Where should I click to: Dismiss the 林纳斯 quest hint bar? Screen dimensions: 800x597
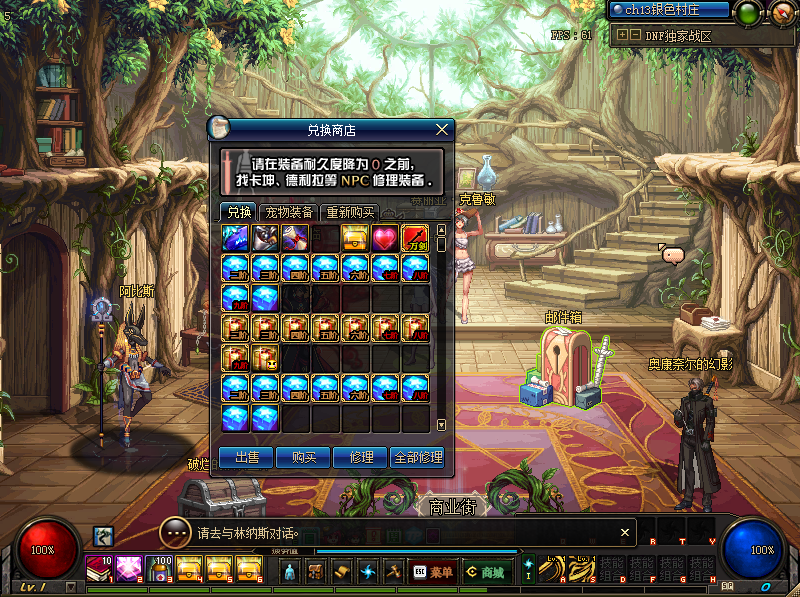625,532
